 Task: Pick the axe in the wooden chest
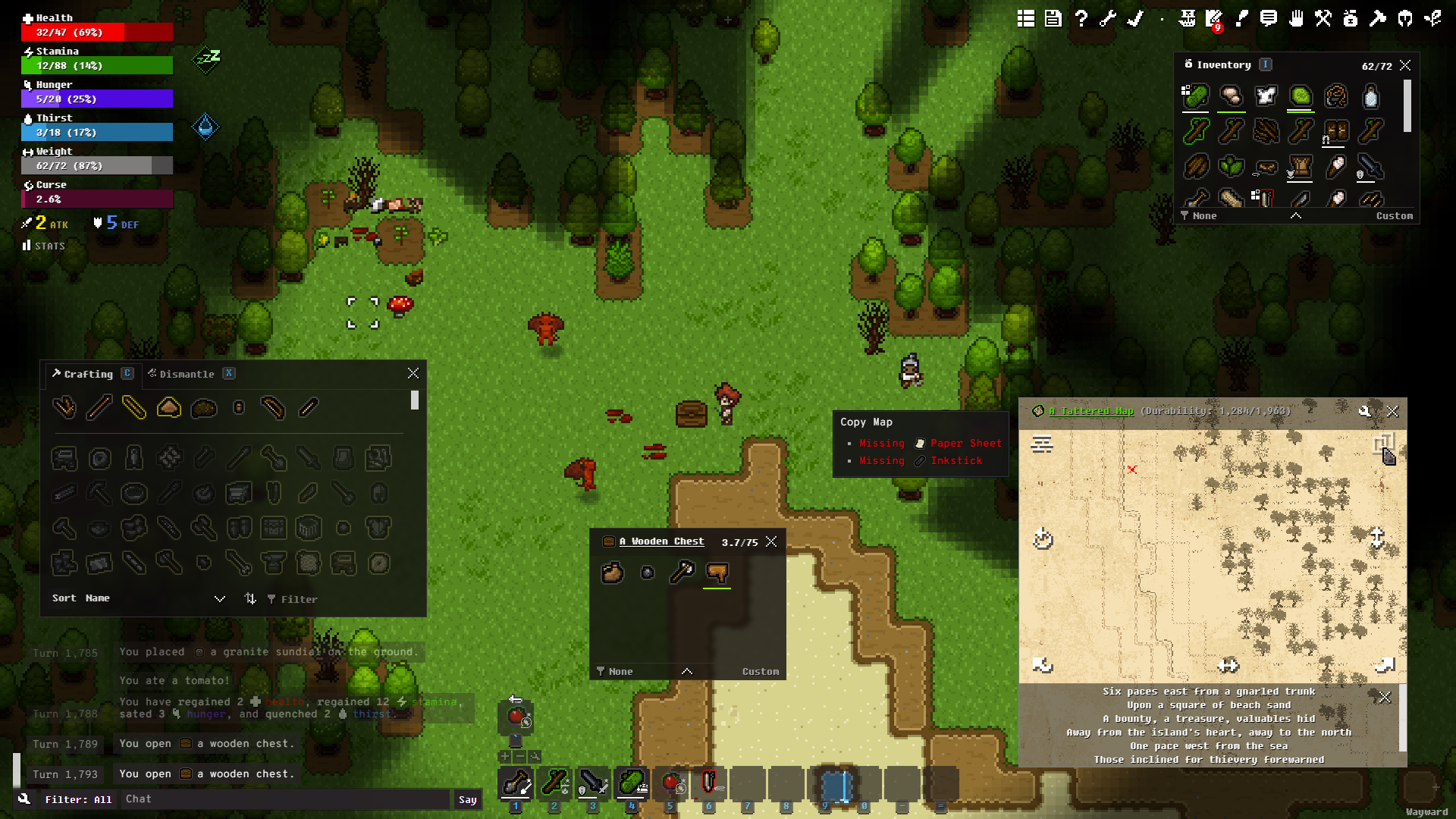682,572
